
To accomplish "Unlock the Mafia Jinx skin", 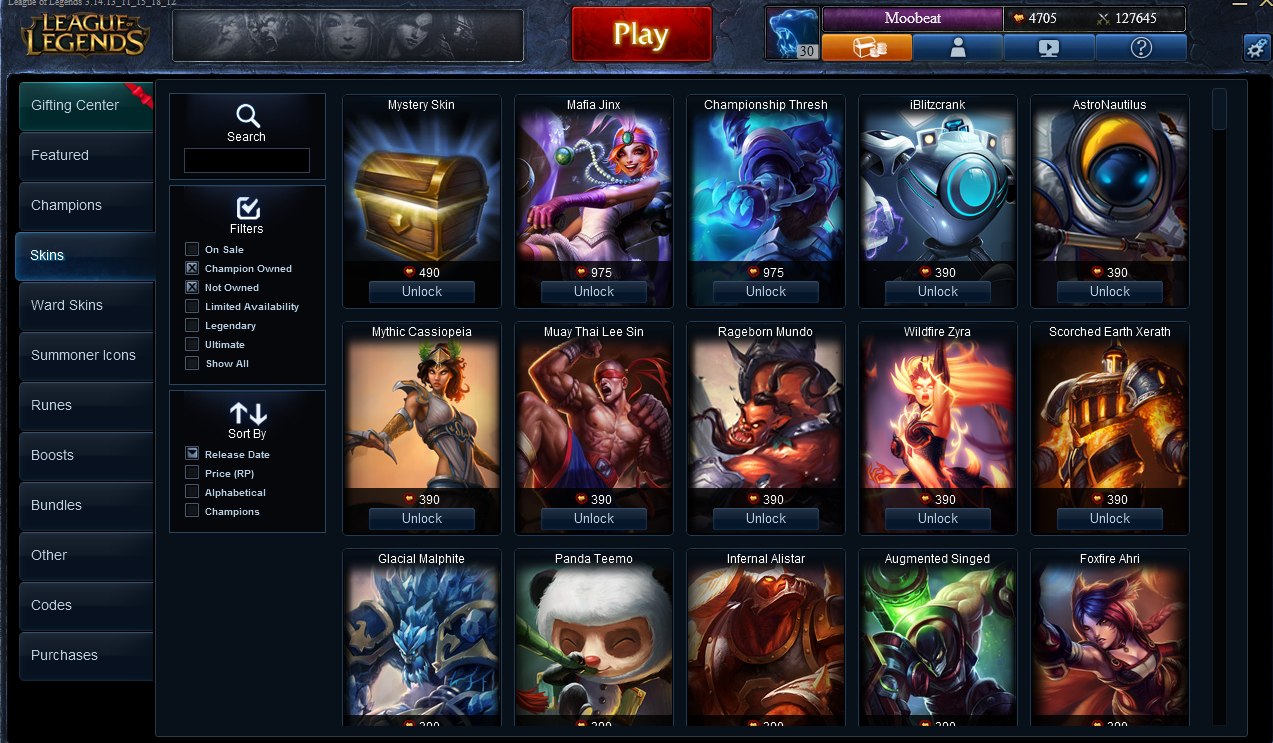I will 593,292.
